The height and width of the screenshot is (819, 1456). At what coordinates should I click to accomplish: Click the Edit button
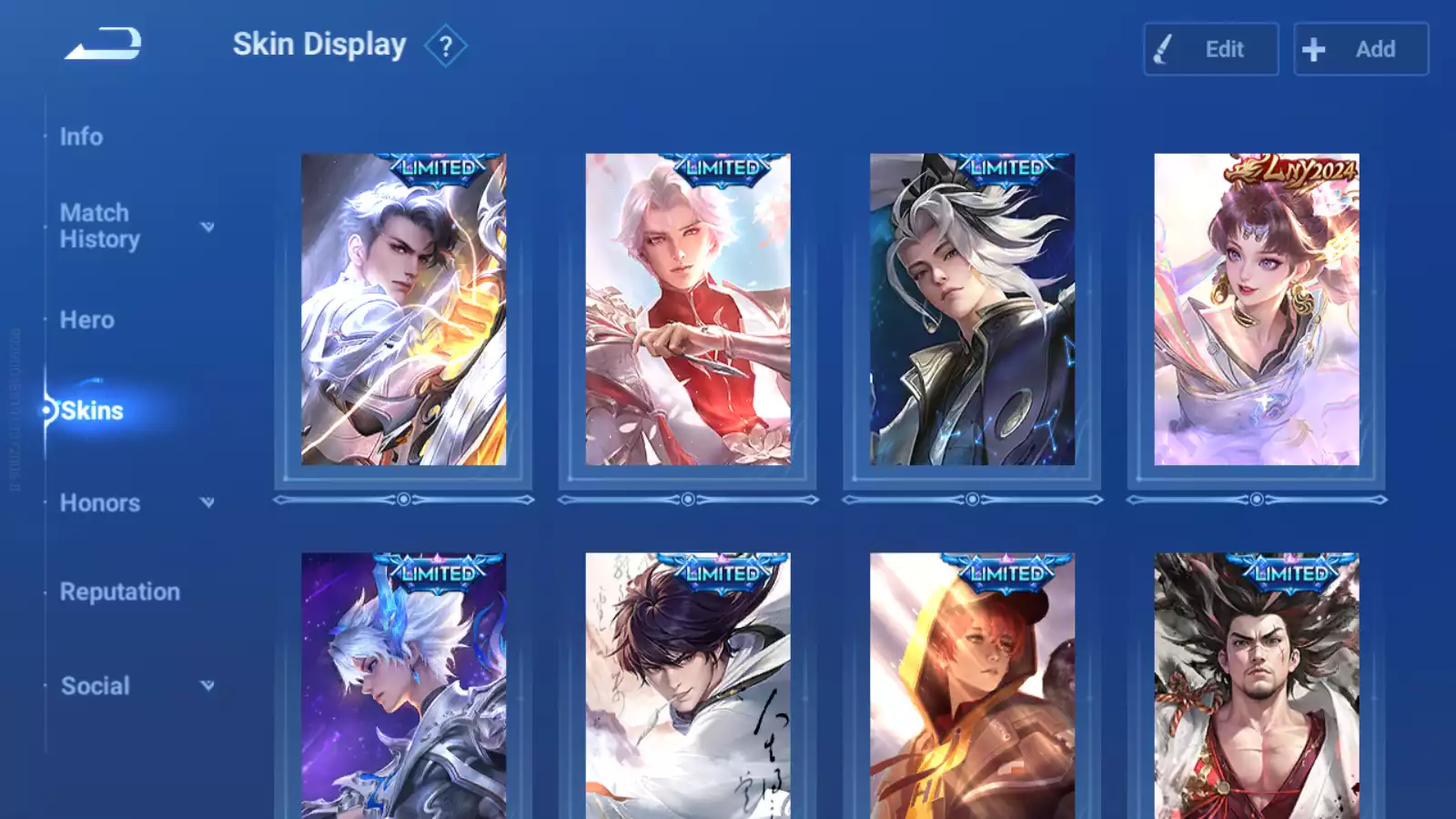1210,49
